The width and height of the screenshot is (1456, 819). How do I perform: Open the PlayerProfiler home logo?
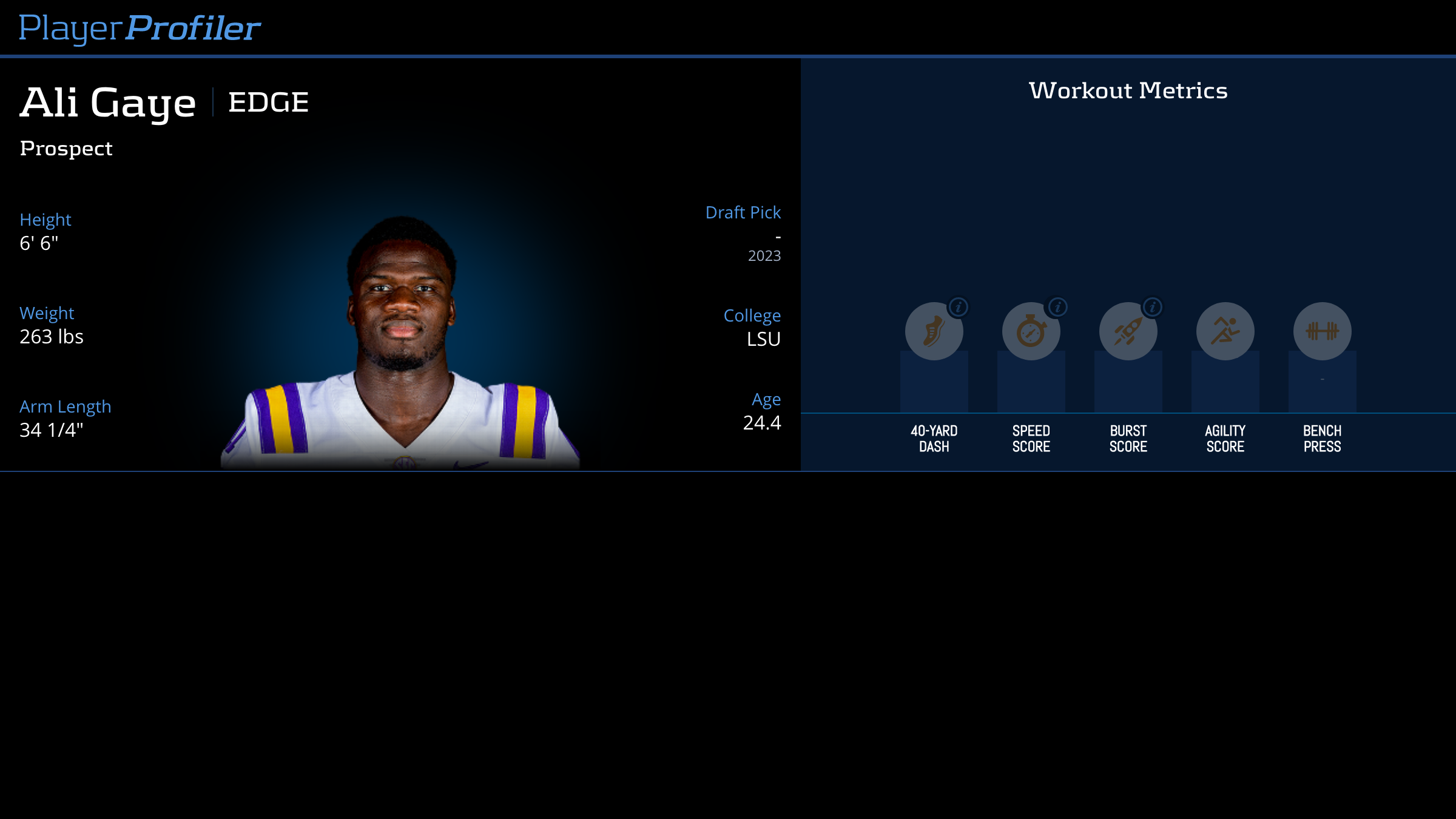[x=140, y=28]
